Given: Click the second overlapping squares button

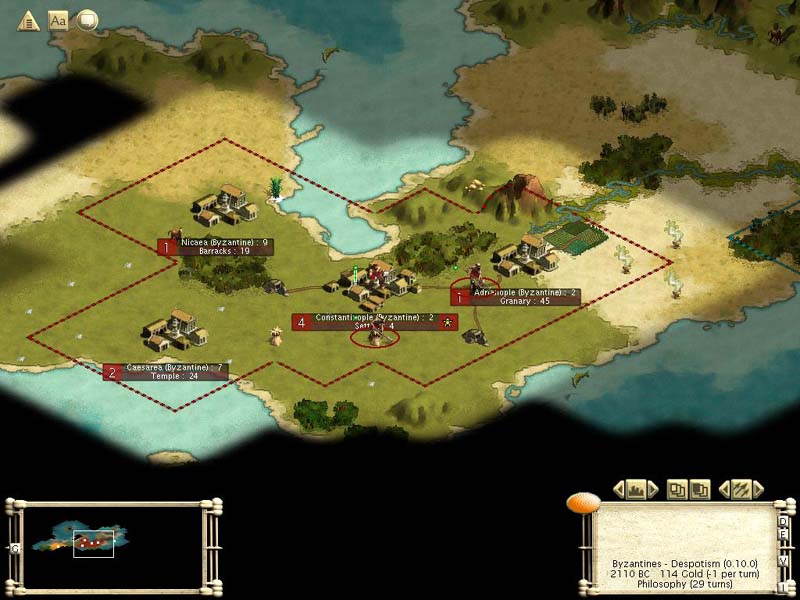Looking at the screenshot, I should [x=700, y=489].
